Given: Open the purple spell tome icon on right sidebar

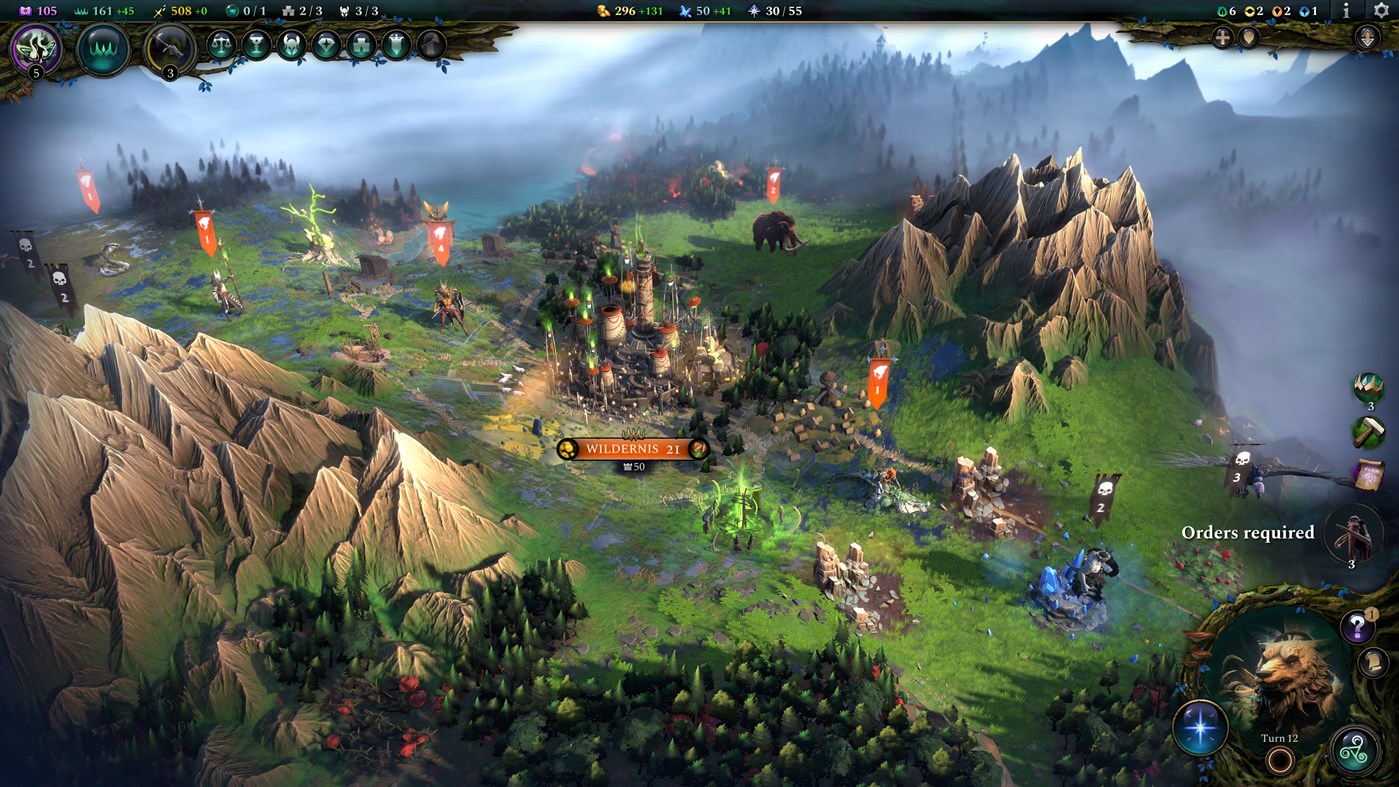Looking at the screenshot, I should (x=1371, y=474).
